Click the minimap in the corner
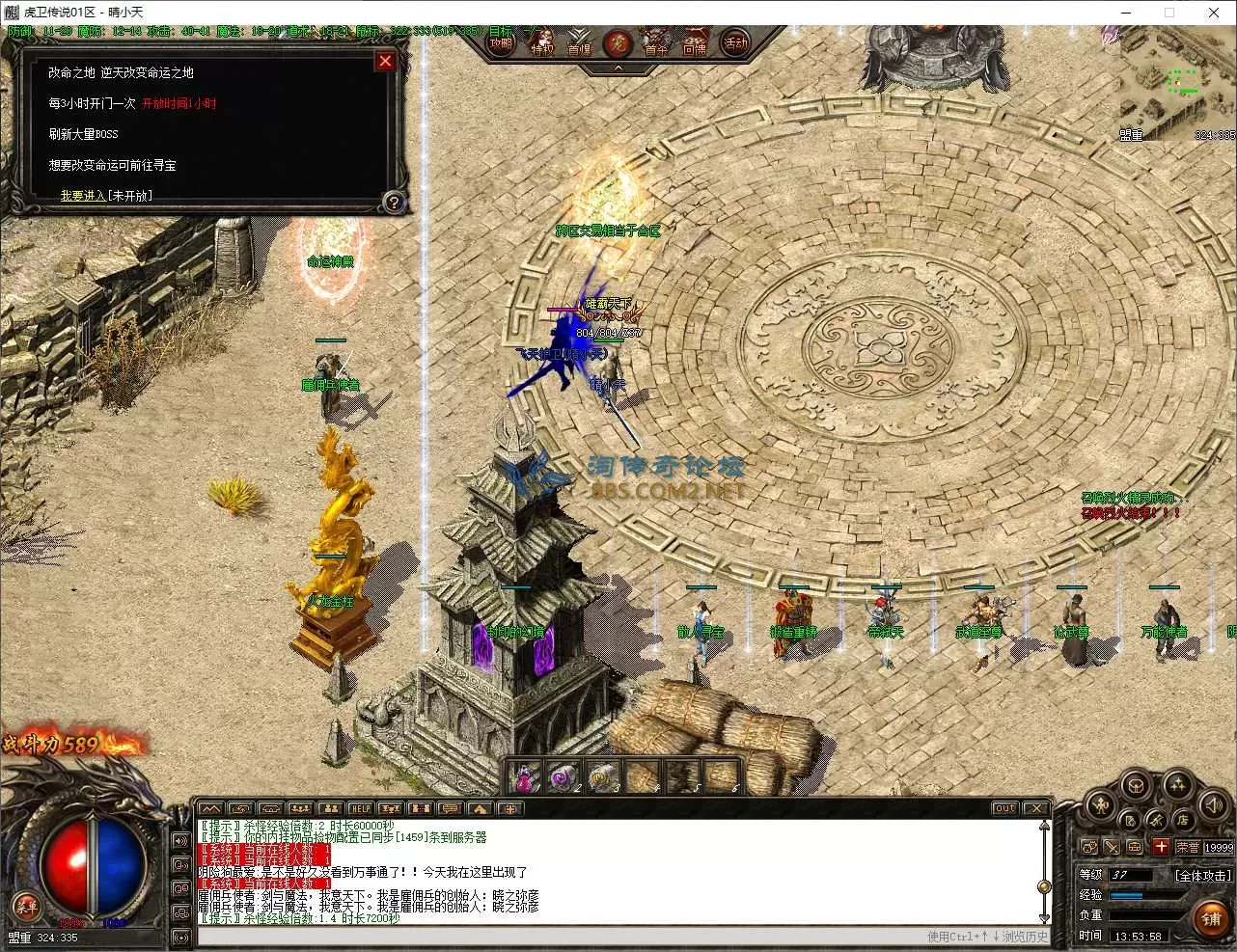1237x952 pixels. tap(1175, 85)
